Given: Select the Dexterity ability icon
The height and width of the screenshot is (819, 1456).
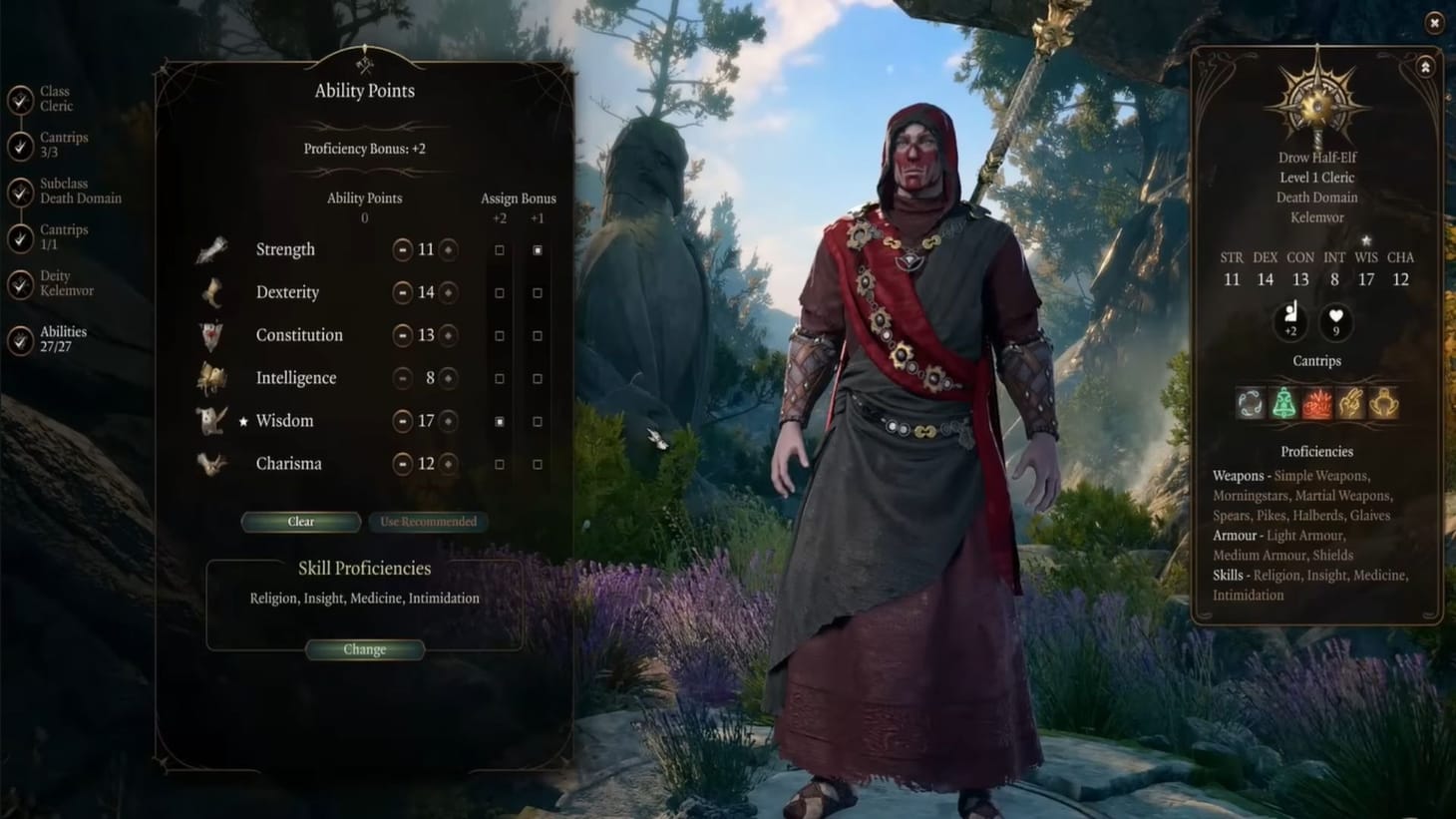Looking at the screenshot, I should (212, 292).
